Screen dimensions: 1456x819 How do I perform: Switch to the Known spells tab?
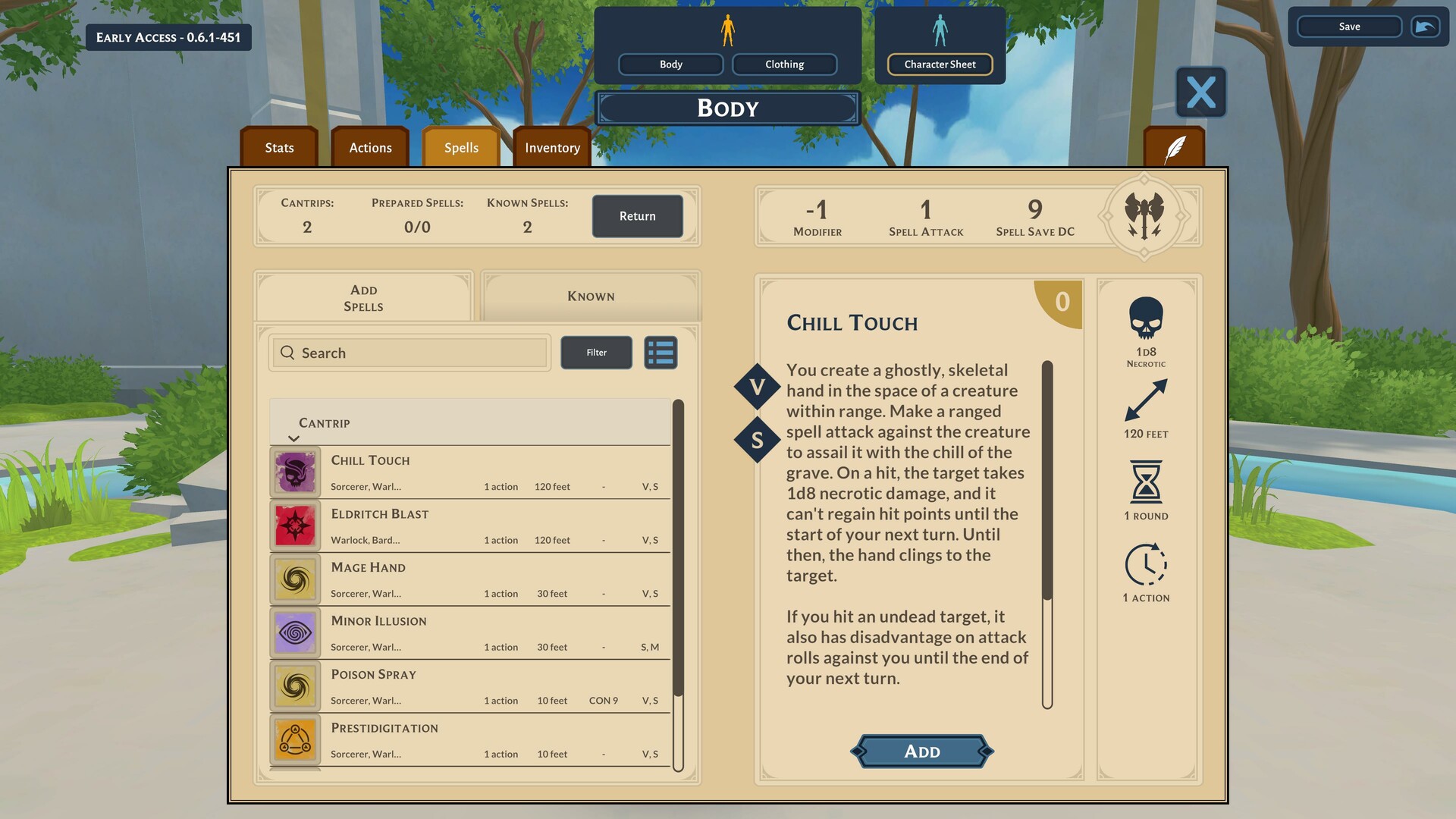(x=591, y=297)
